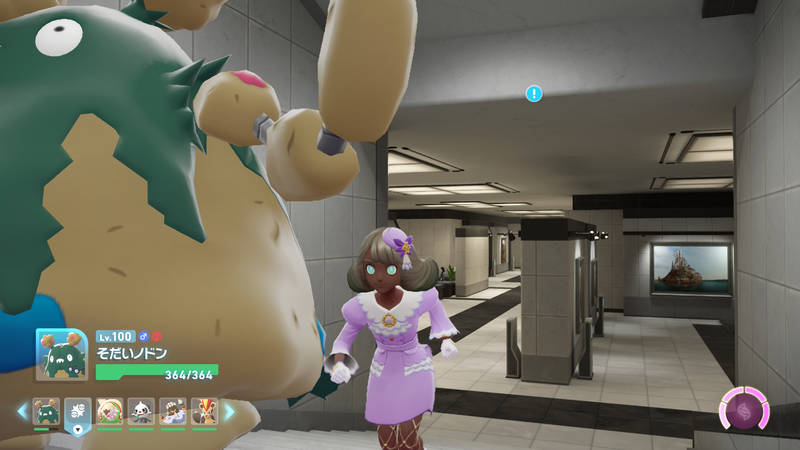This screenshot has width=800, height=450.
Task: Click the blue exclamation objective marker
Action: [534, 93]
